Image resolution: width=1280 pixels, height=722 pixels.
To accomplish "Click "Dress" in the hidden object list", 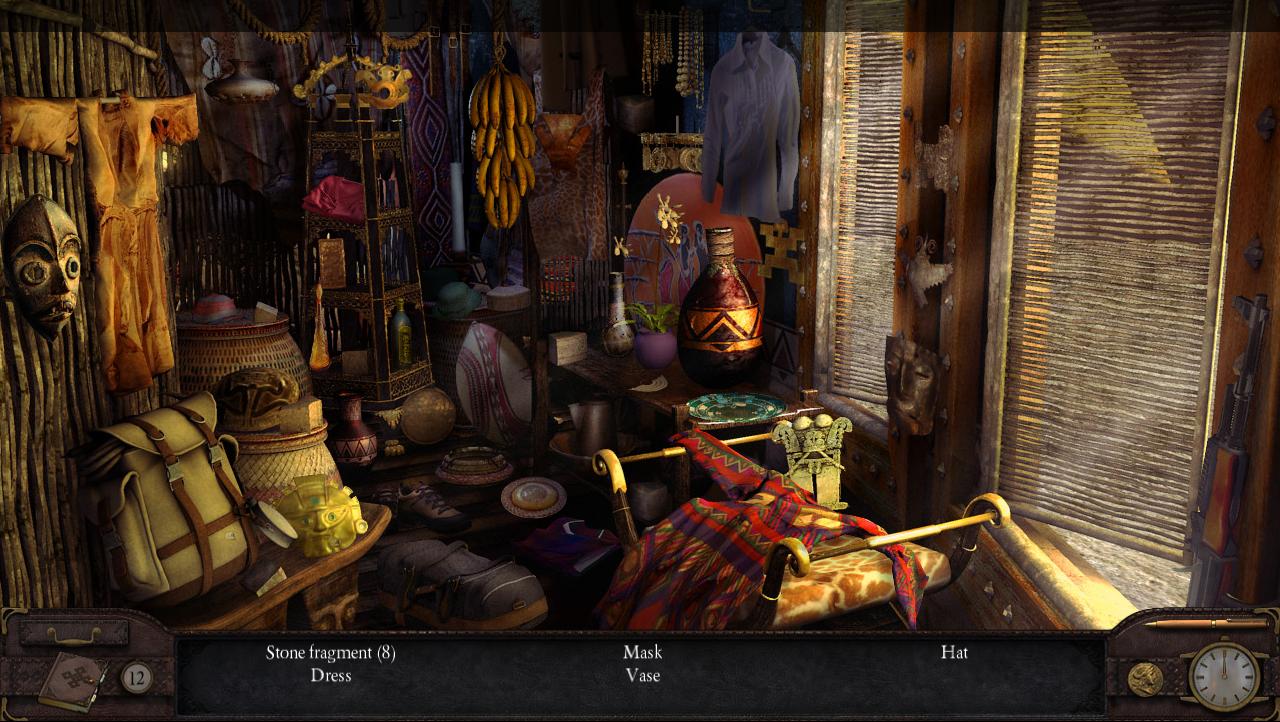I will [330, 677].
